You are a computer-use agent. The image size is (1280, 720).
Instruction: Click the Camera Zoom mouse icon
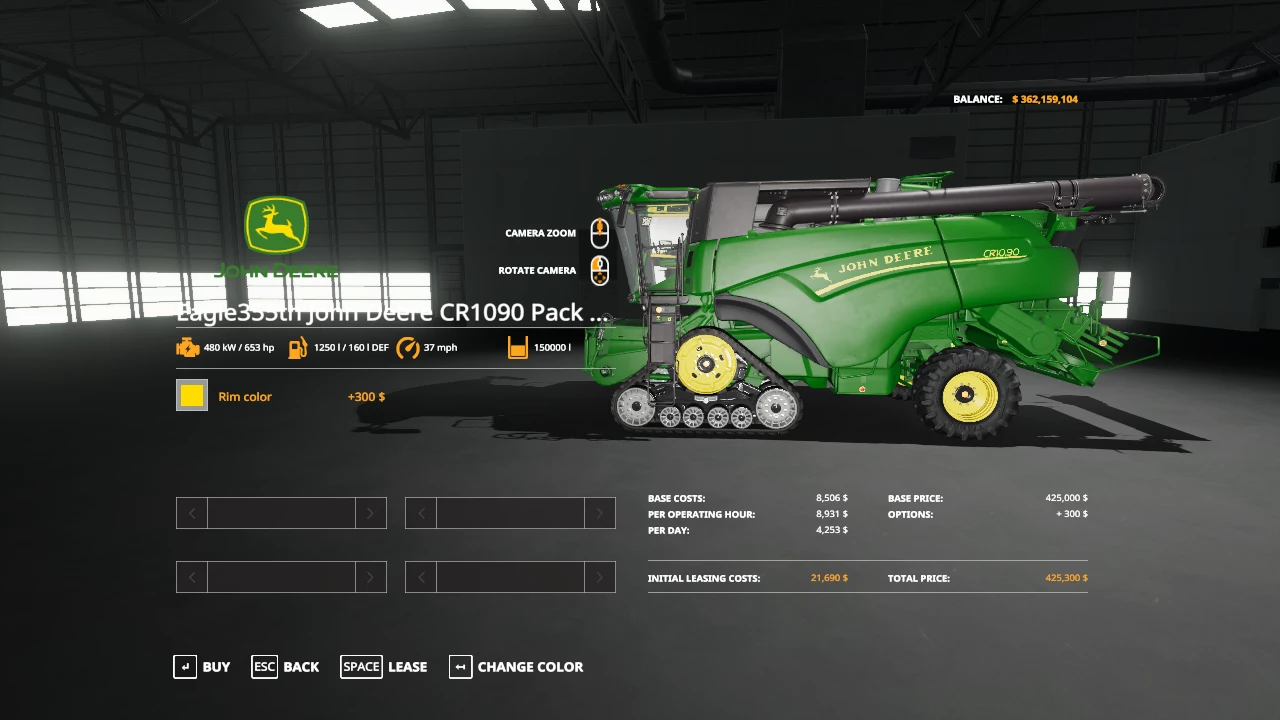click(x=599, y=233)
